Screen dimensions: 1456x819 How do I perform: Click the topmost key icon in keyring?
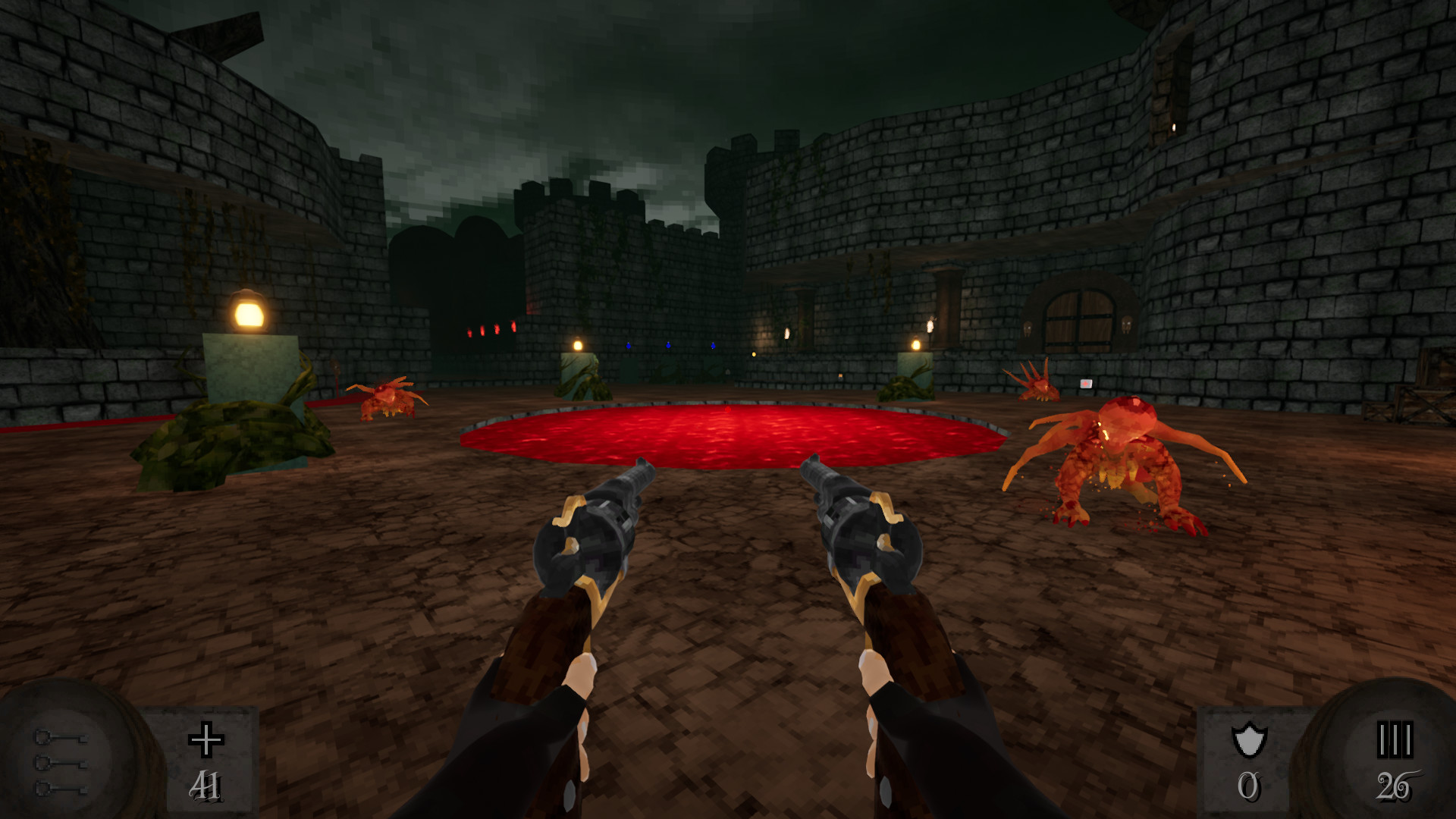[61, 738]
